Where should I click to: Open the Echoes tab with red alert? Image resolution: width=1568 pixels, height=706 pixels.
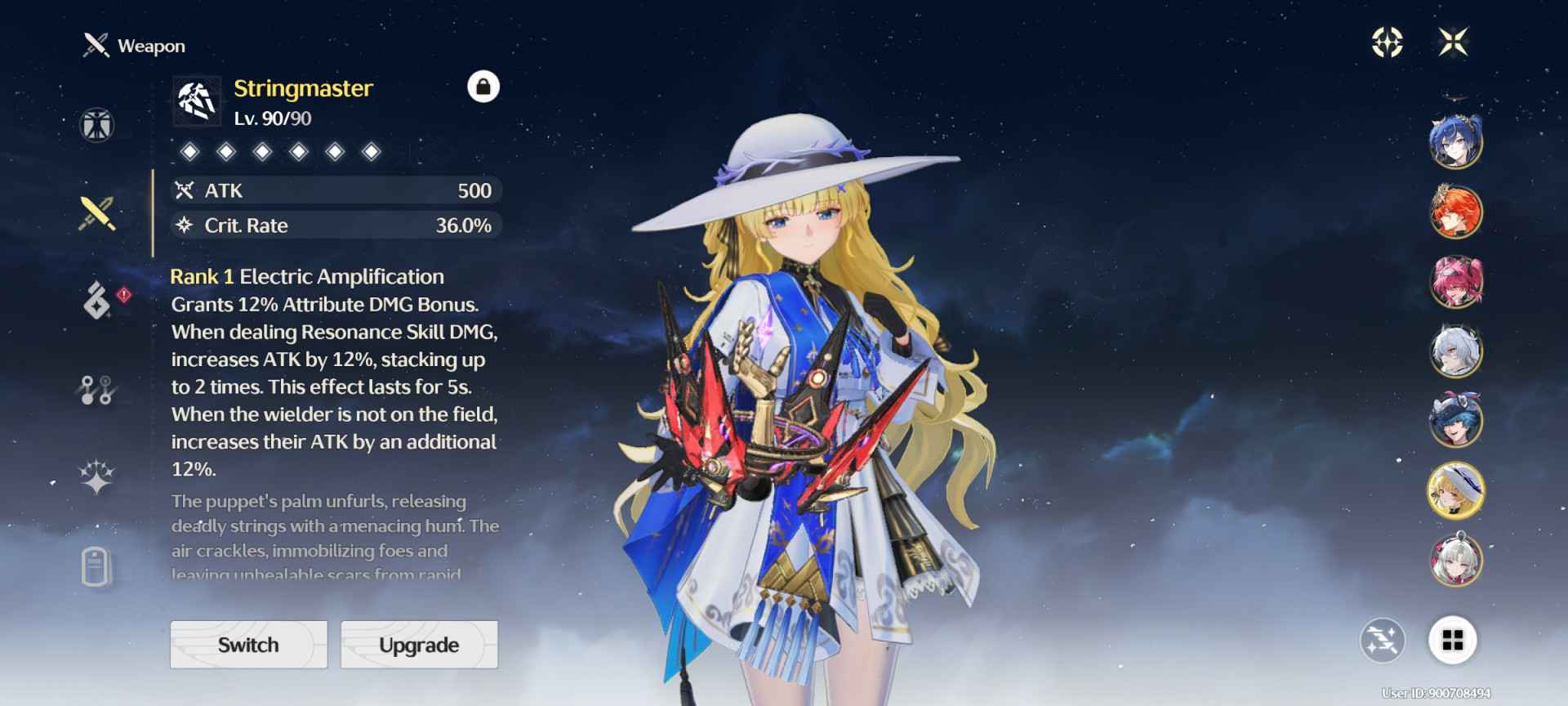(98, 300)
